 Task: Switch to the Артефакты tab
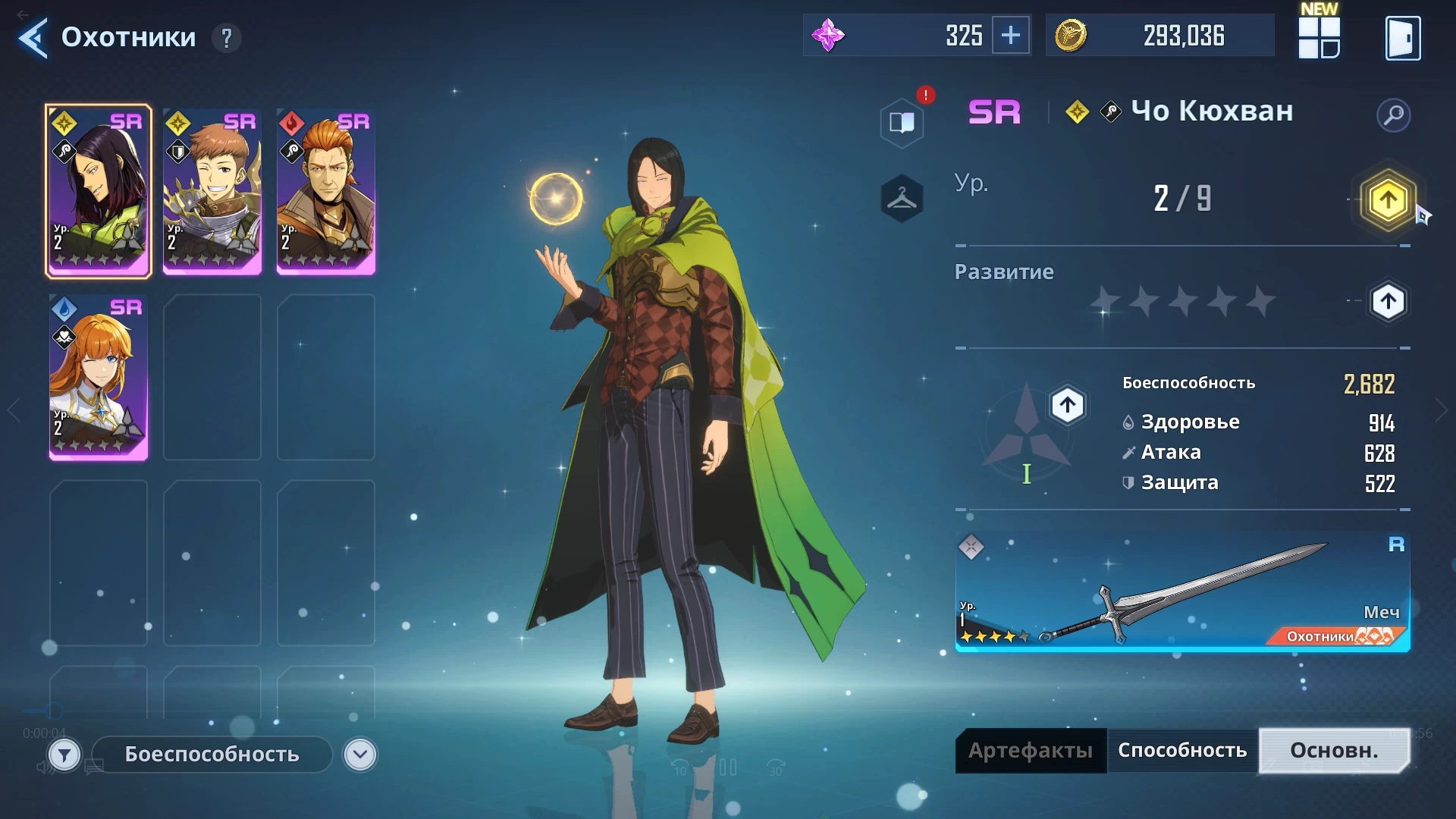pos(1031,751)
